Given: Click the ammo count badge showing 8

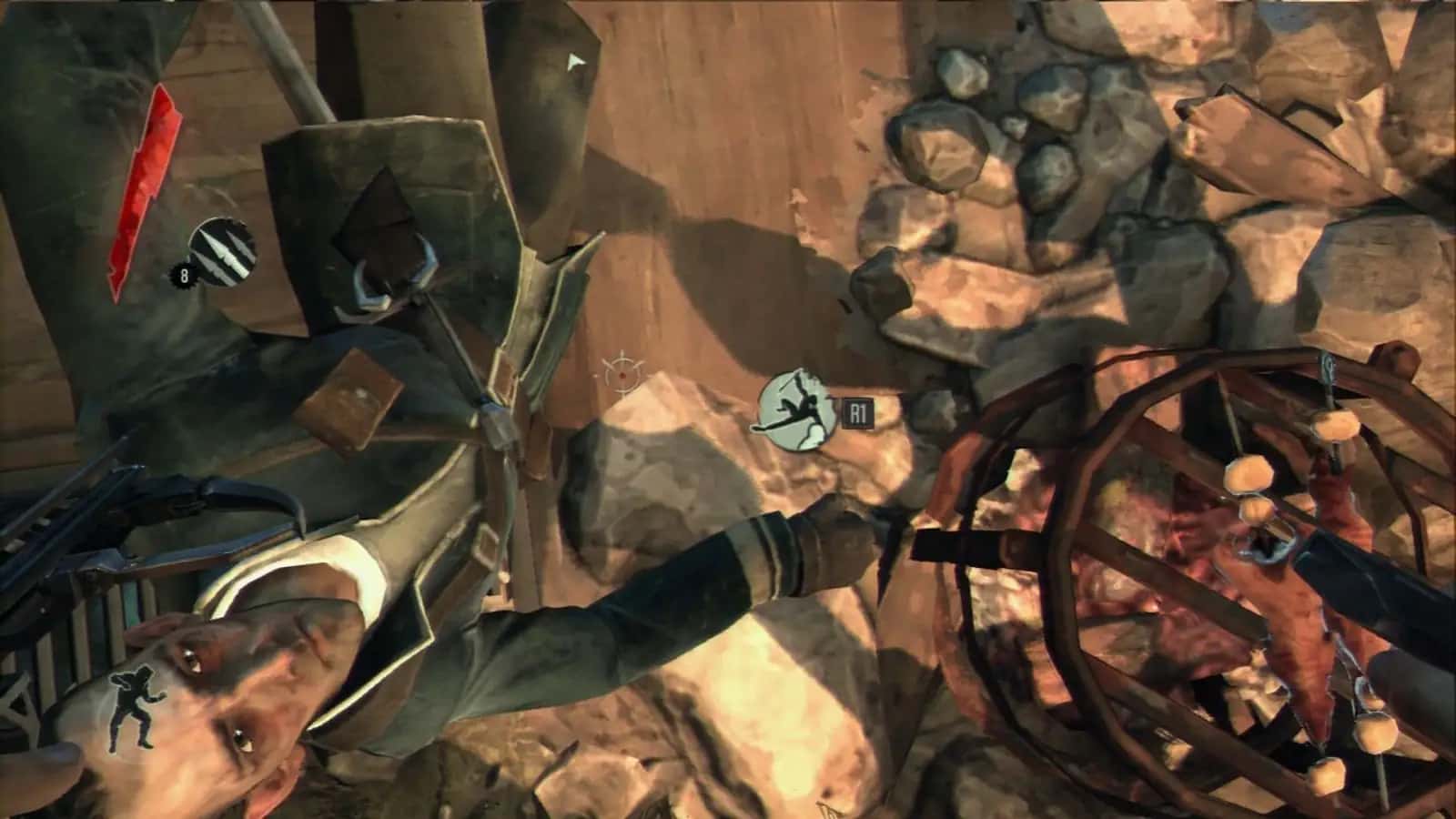Looking at the screenshot, I should pos(184,273).
